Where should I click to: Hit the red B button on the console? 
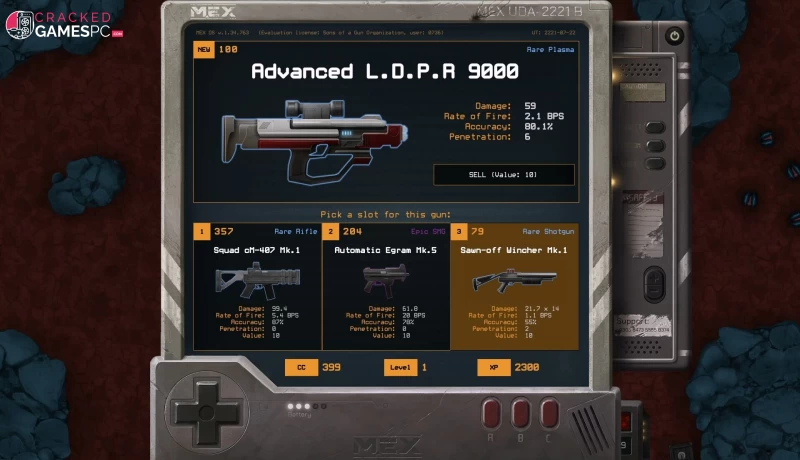(520, 414)
